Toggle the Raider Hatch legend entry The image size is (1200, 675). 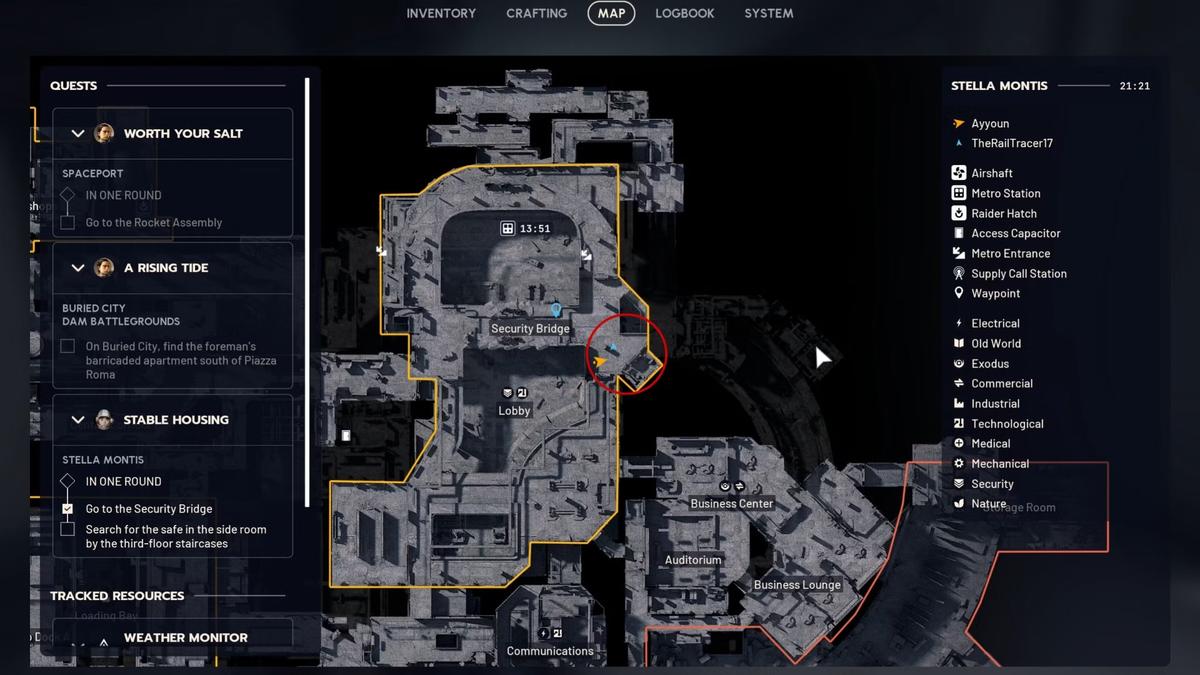[1003, 213]
